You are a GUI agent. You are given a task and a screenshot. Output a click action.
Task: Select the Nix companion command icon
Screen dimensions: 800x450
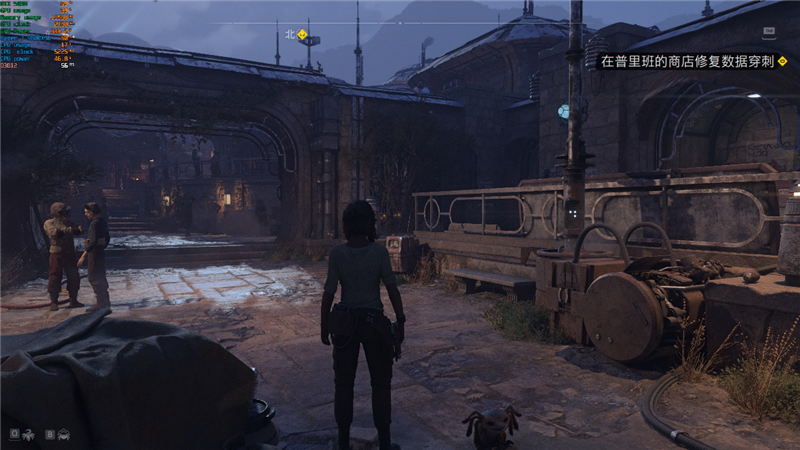coord(30,434)
